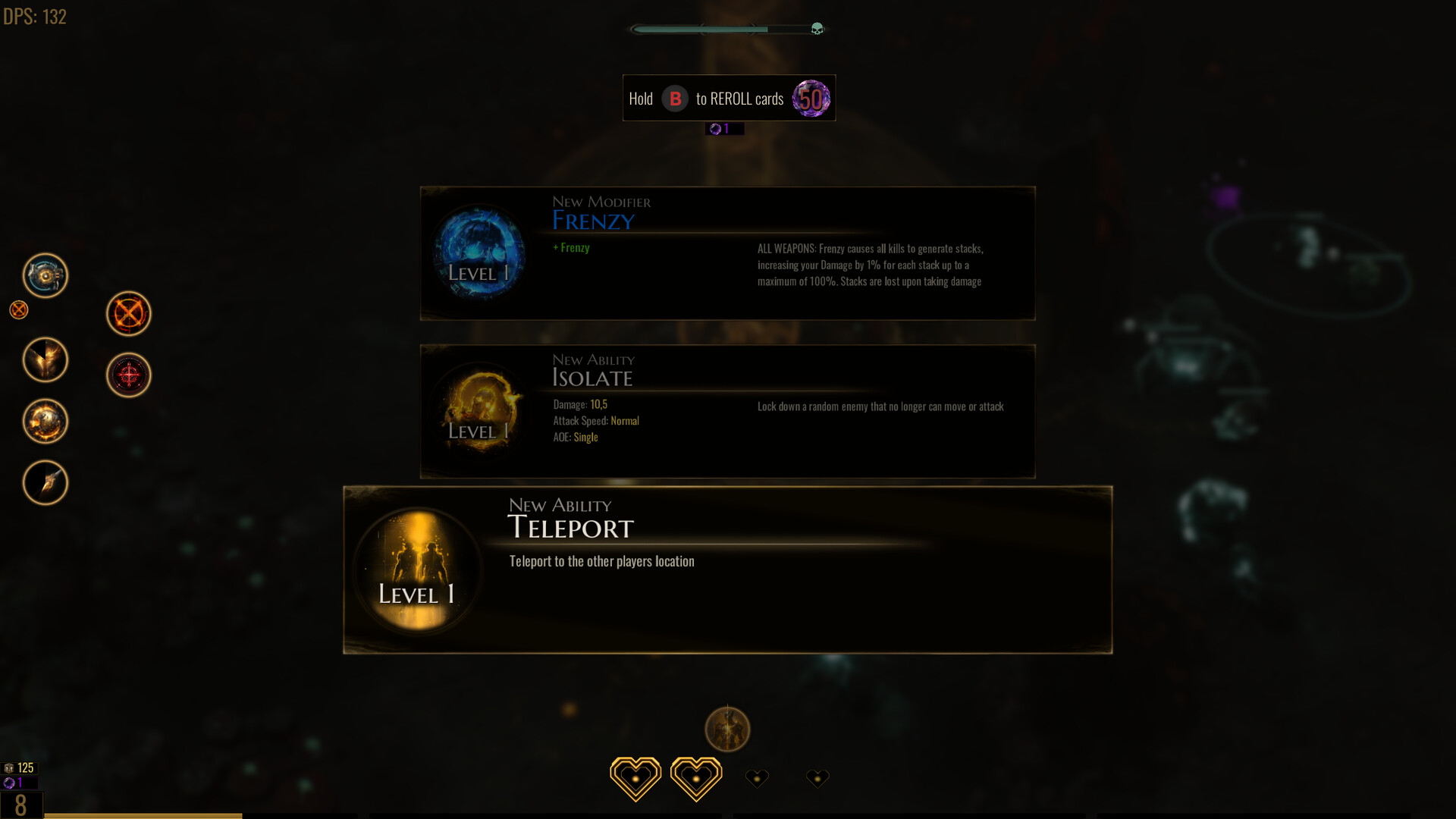Click the purple orb showing reroll cost 50
1456x819 pixels.
click(810, 98)
